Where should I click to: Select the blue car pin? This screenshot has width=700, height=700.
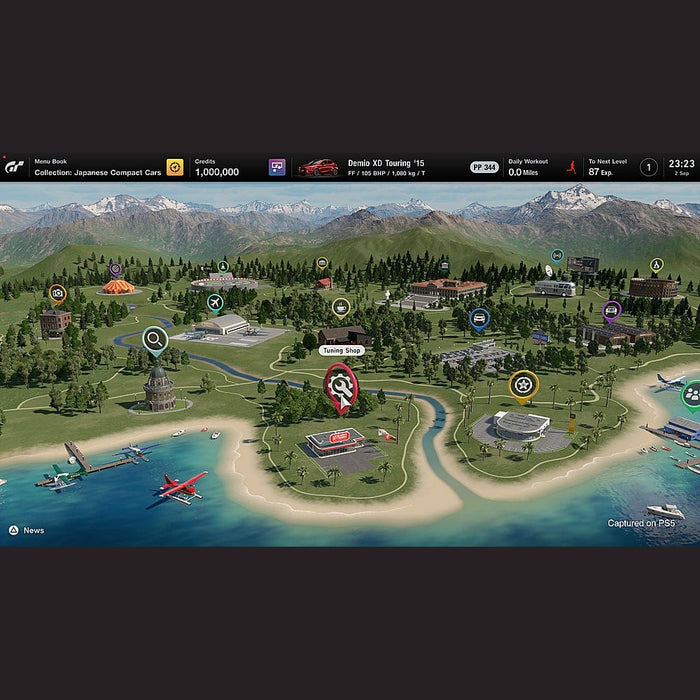[479, 319]
